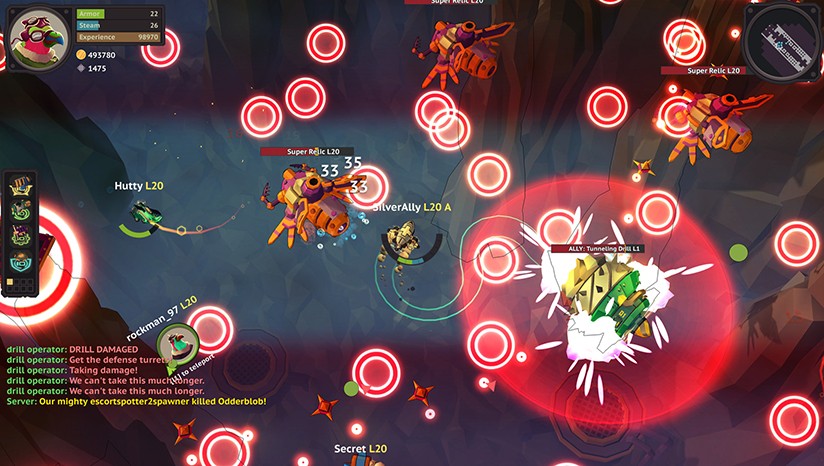Activate the purple and green ability icon
This screenshot has width=824, height=466.
point(20,238)
